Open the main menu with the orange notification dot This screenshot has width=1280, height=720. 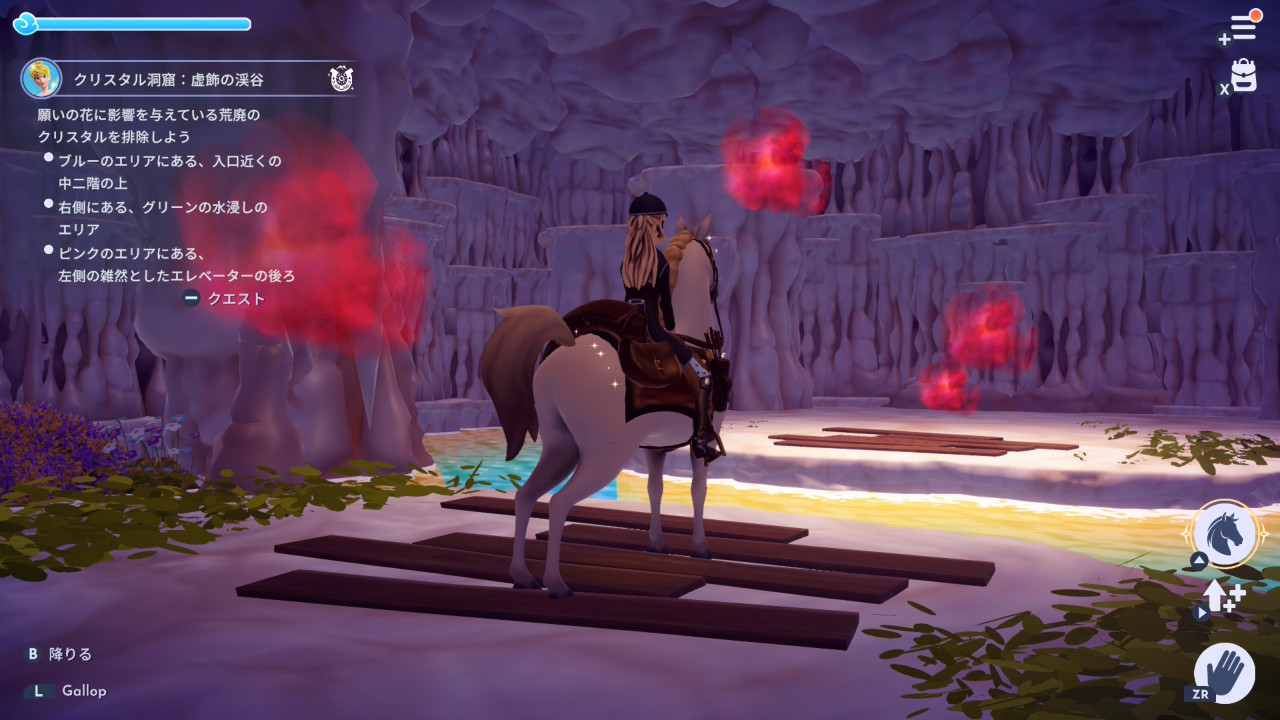coord(1243,27)
